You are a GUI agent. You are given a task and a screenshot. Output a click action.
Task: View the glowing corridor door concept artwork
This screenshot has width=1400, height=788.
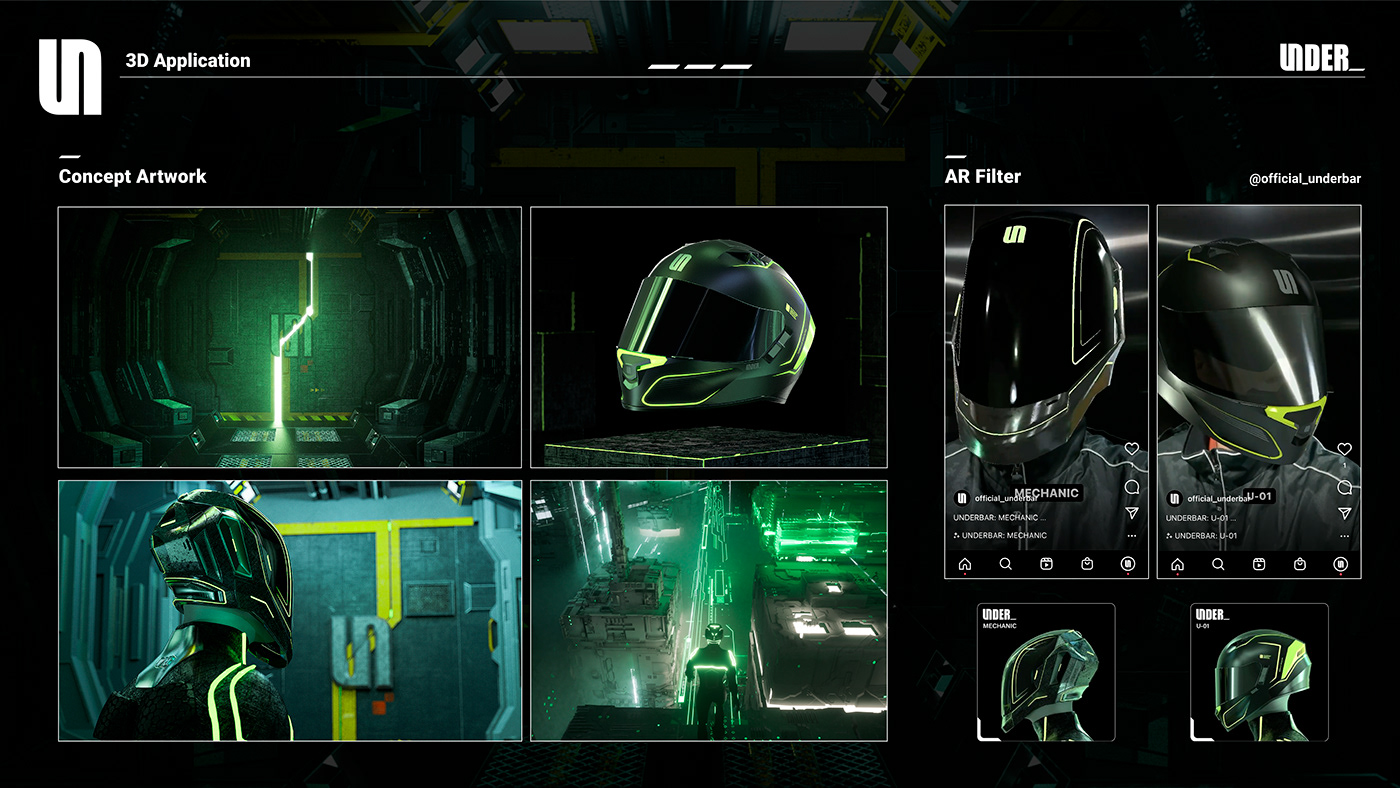[290, 337]
